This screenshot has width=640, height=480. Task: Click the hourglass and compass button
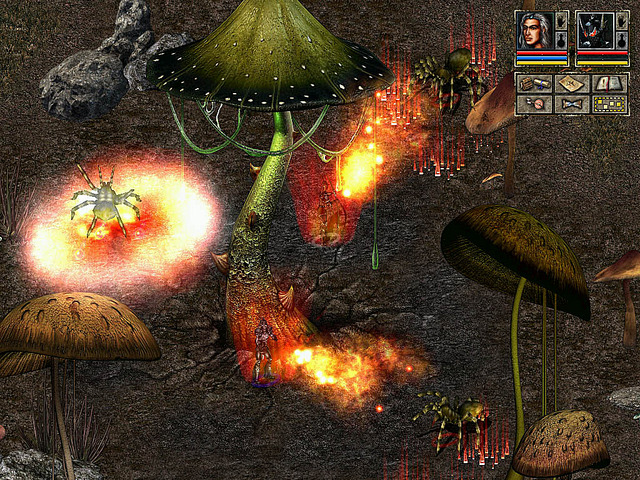(x=533, y=104)
